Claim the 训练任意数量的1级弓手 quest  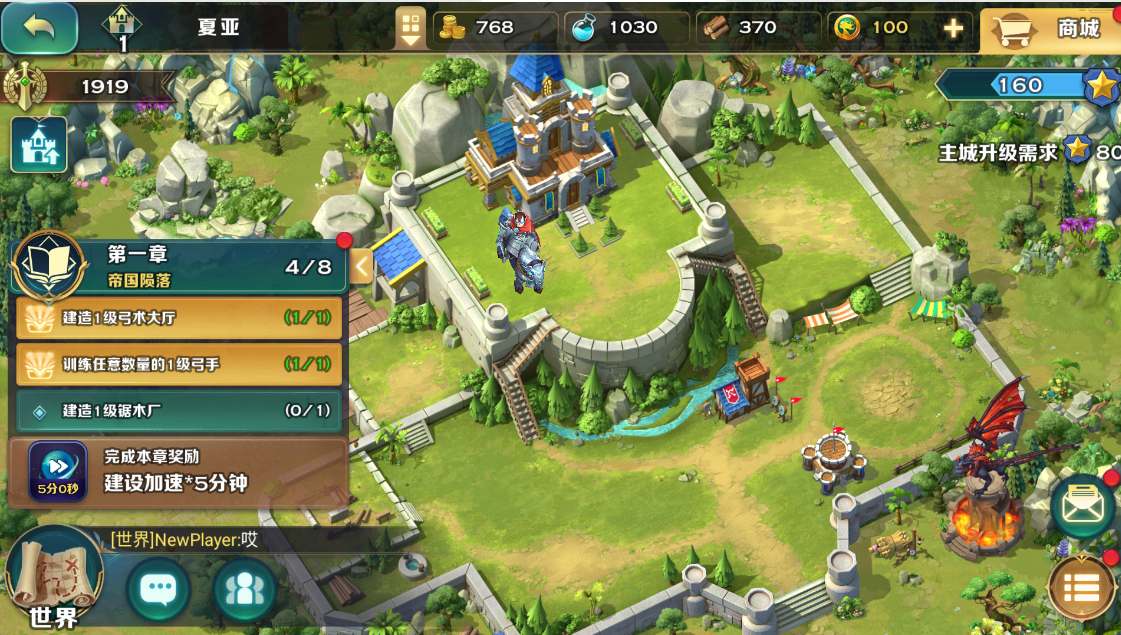click(x=180, y=364)
